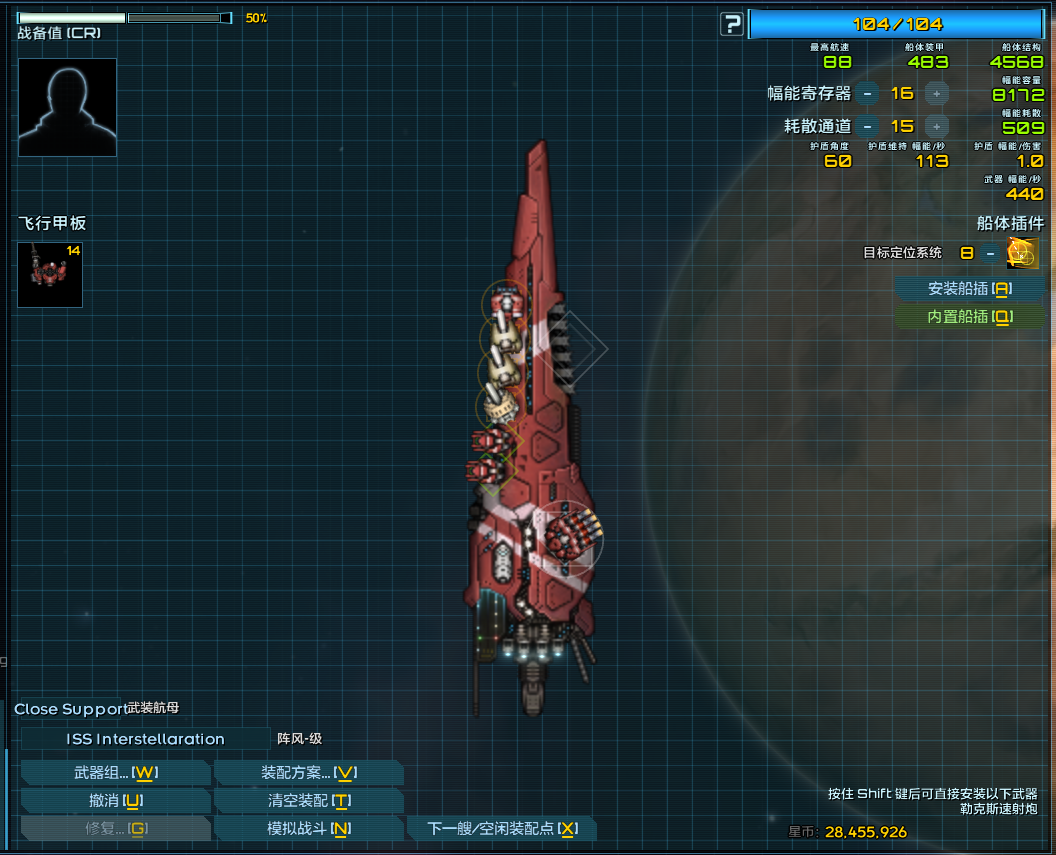Increase 幅能寄存器 with its plus button

936,94
